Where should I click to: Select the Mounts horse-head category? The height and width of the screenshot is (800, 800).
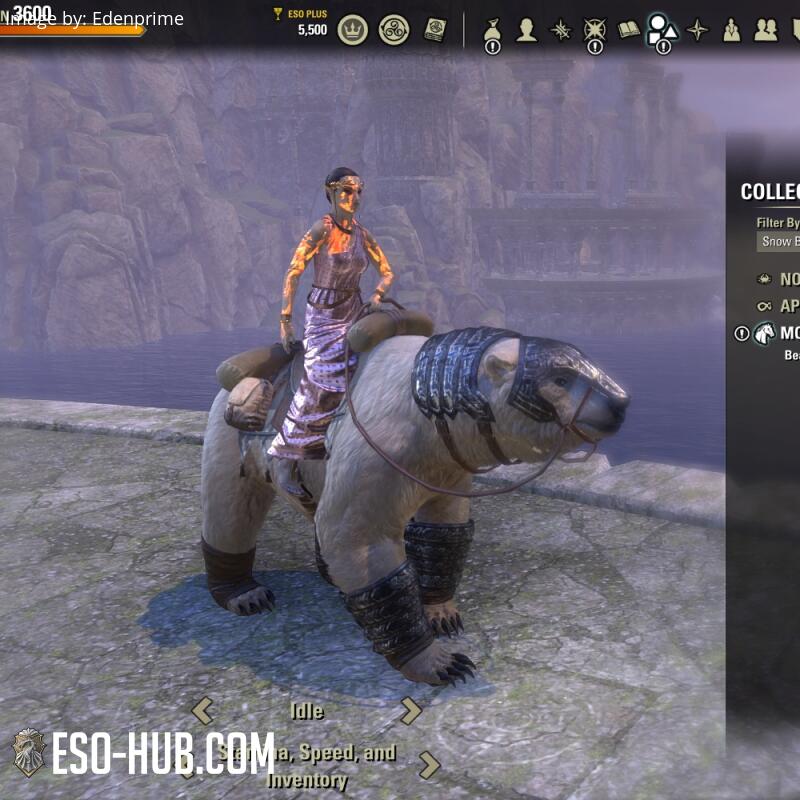click(x=765, y=333)
